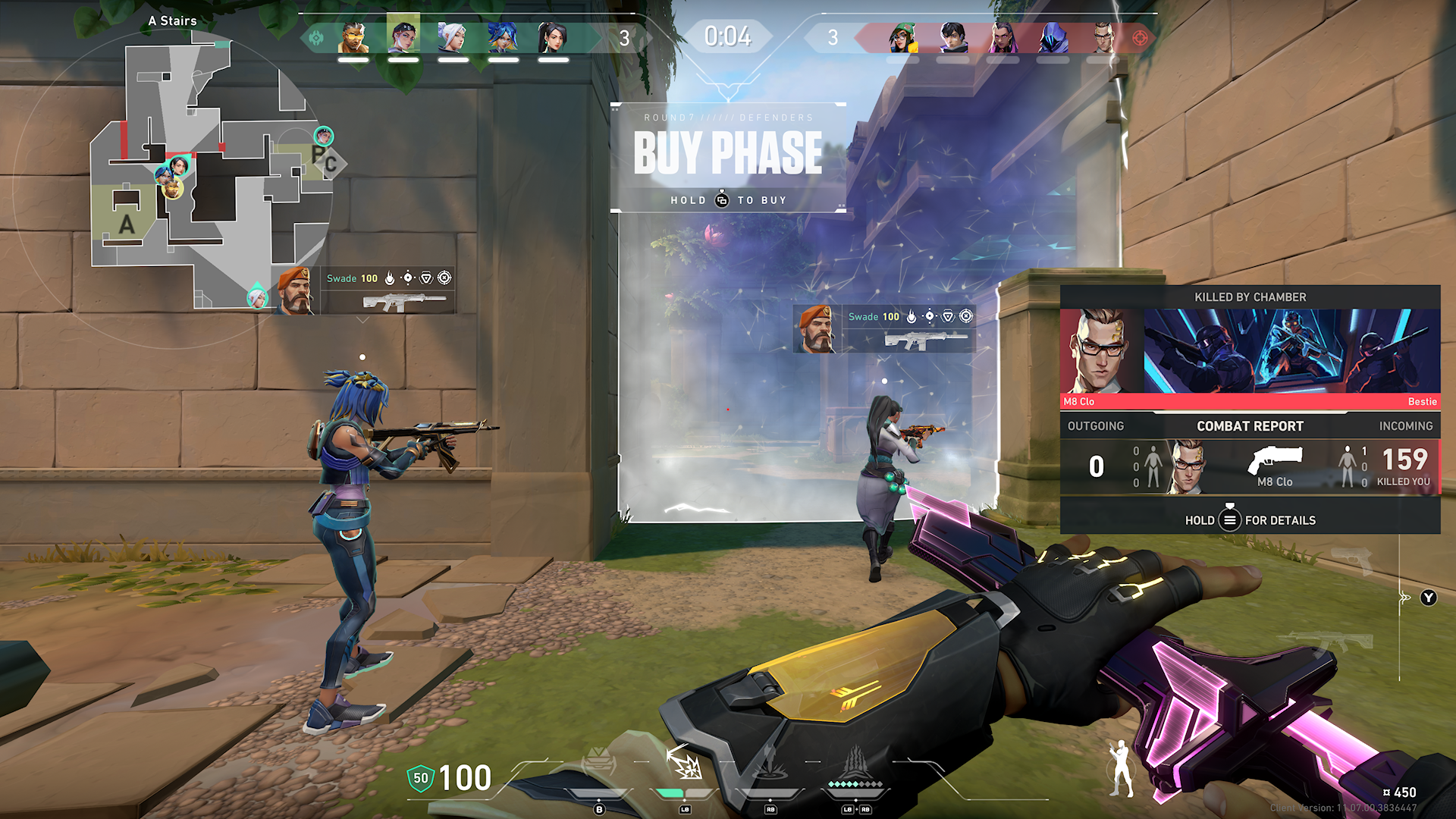Select enemy Omen's hooded portrait
The height and width of the screenshot is (819, 1456).
(x=1053, y=36)
